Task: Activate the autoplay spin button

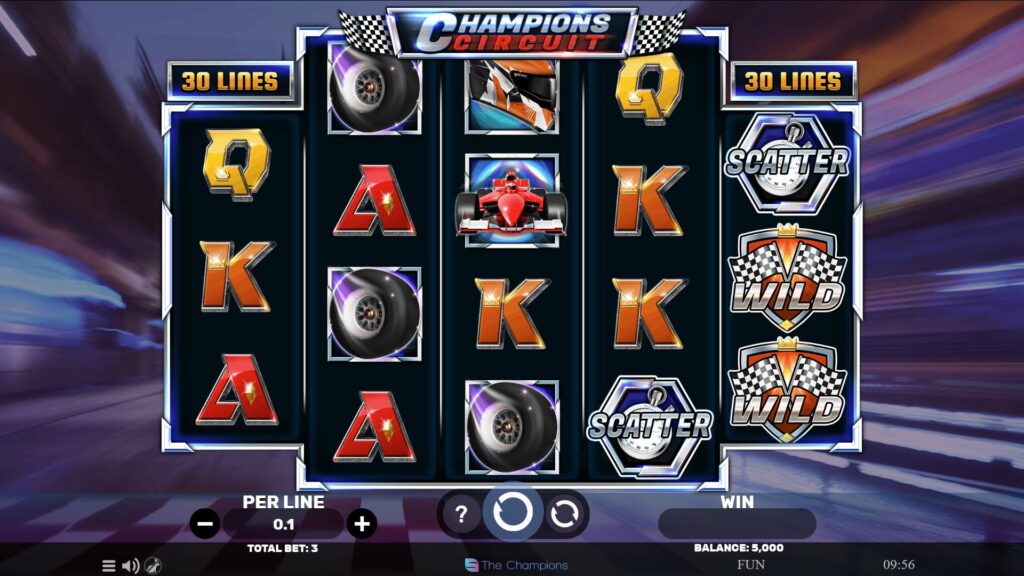Action: click(x=565, y=515)
